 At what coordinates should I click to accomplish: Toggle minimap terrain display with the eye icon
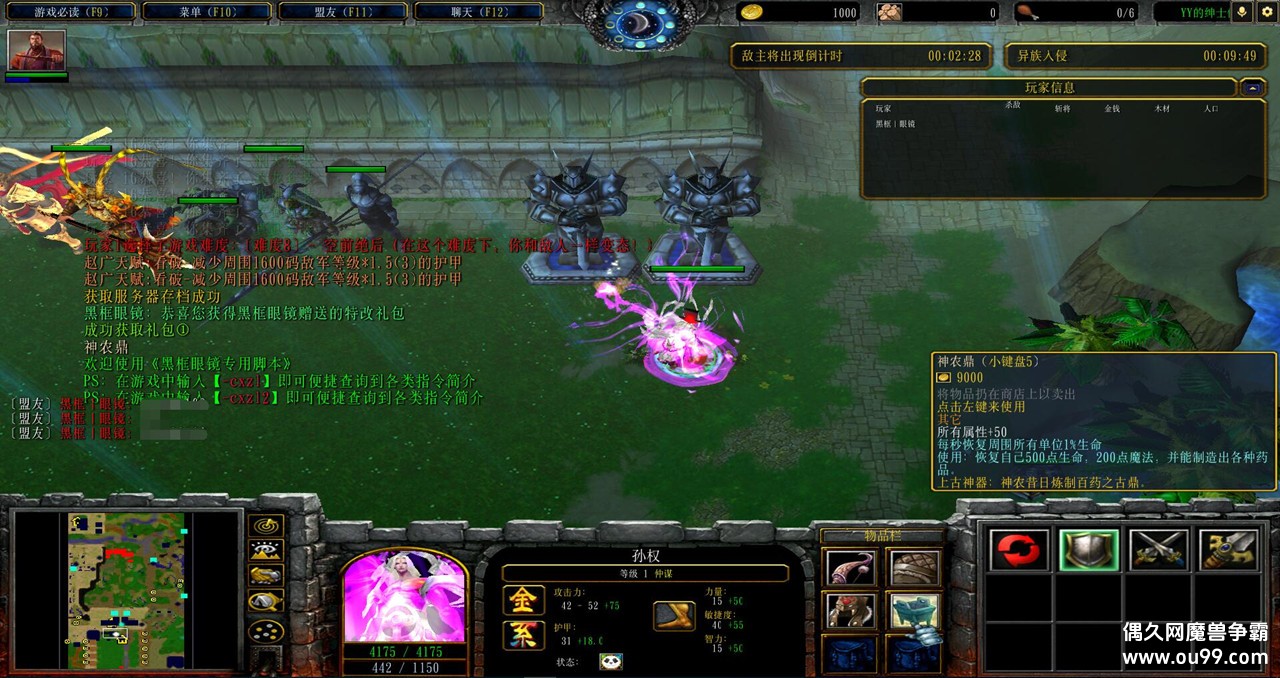[265, 550]
